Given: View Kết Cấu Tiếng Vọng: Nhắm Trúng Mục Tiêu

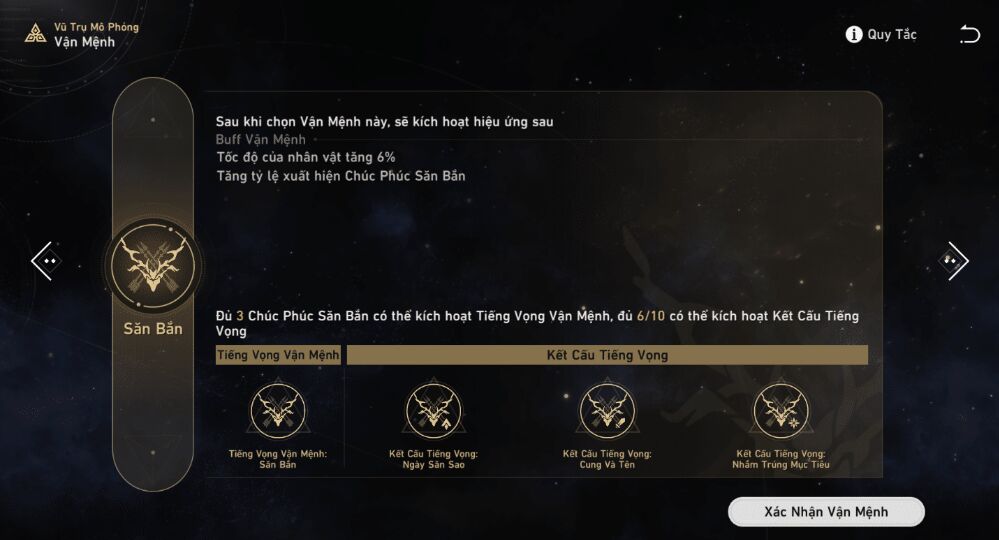Looking at the screenshot, I should pyautogui.click(x=781, y=410).
